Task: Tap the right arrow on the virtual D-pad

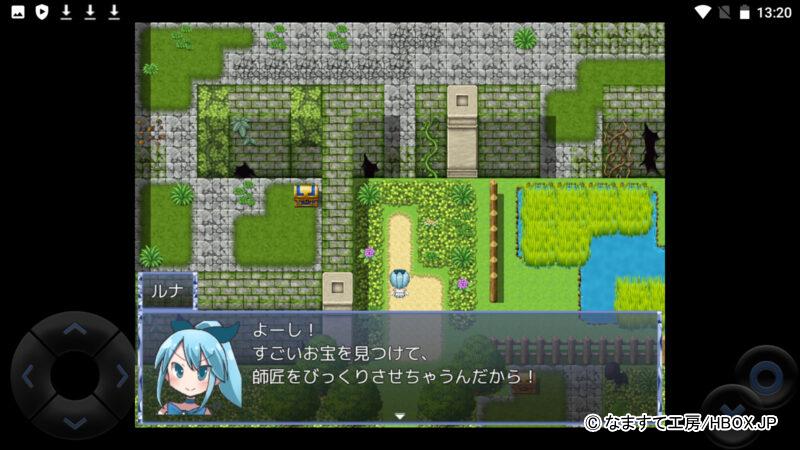Action: click(122, 376)
